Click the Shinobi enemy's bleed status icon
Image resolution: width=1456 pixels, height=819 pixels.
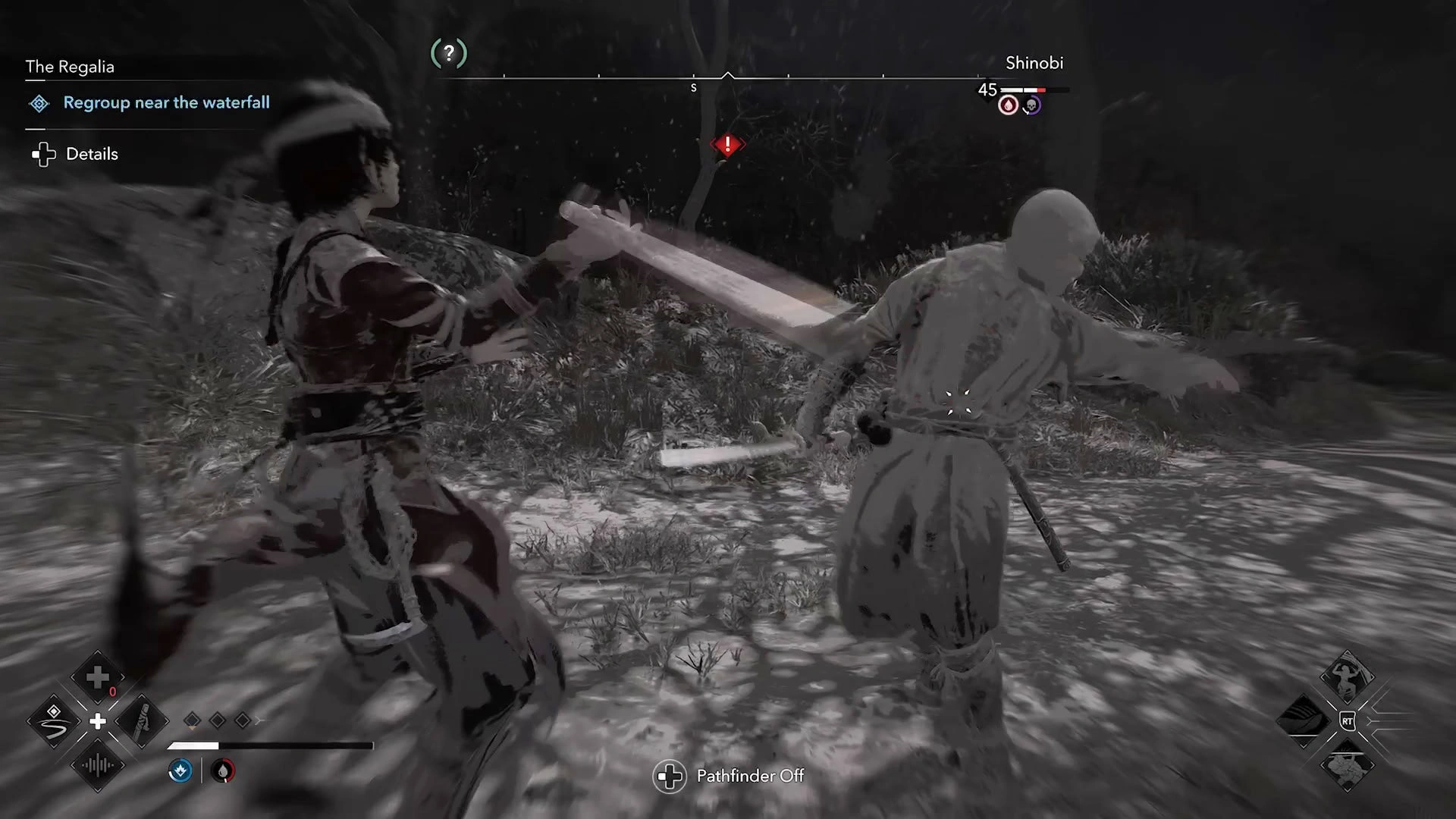click(1008, 105)
